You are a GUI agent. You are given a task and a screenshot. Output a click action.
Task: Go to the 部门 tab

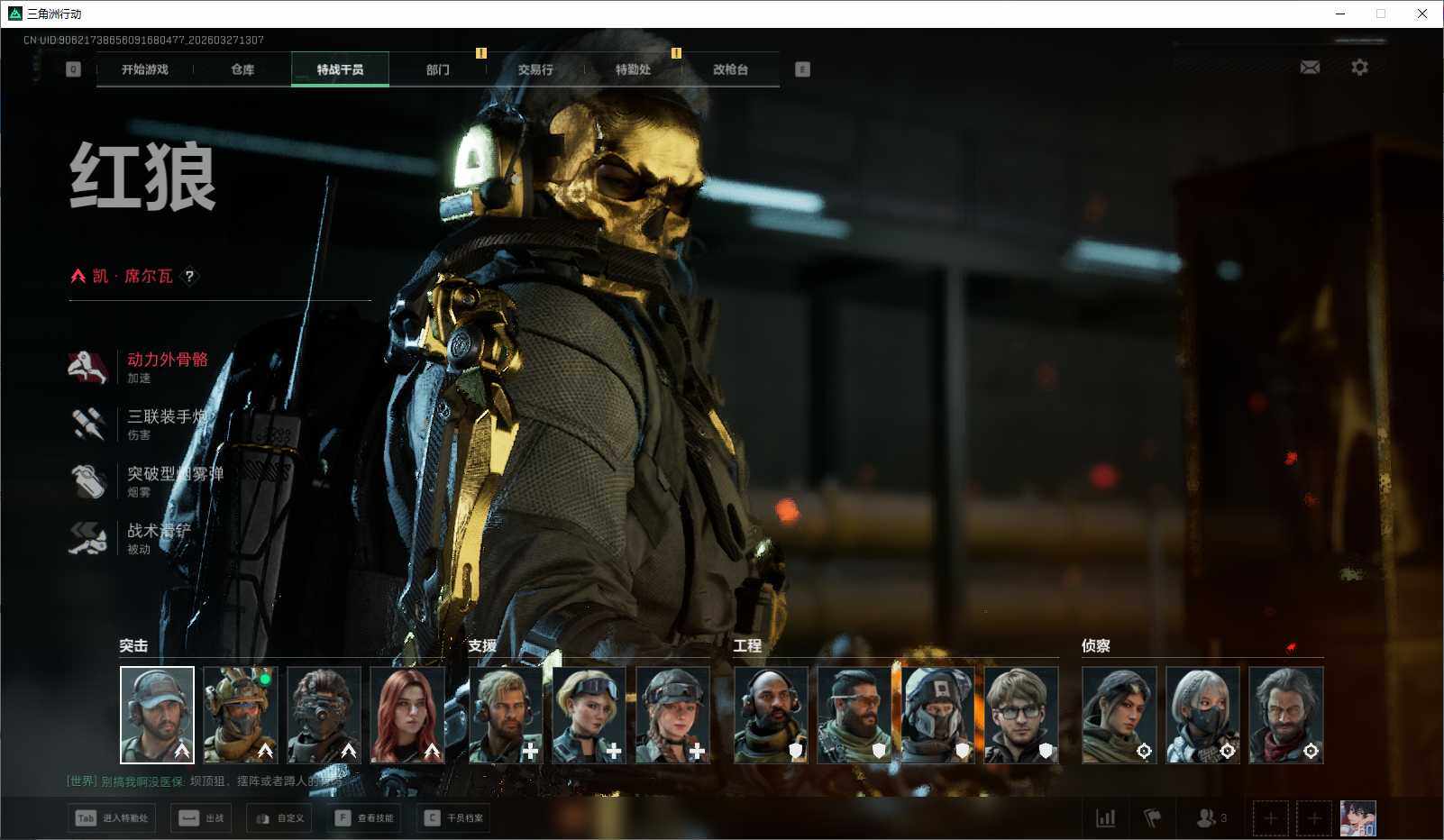[438, 69]
